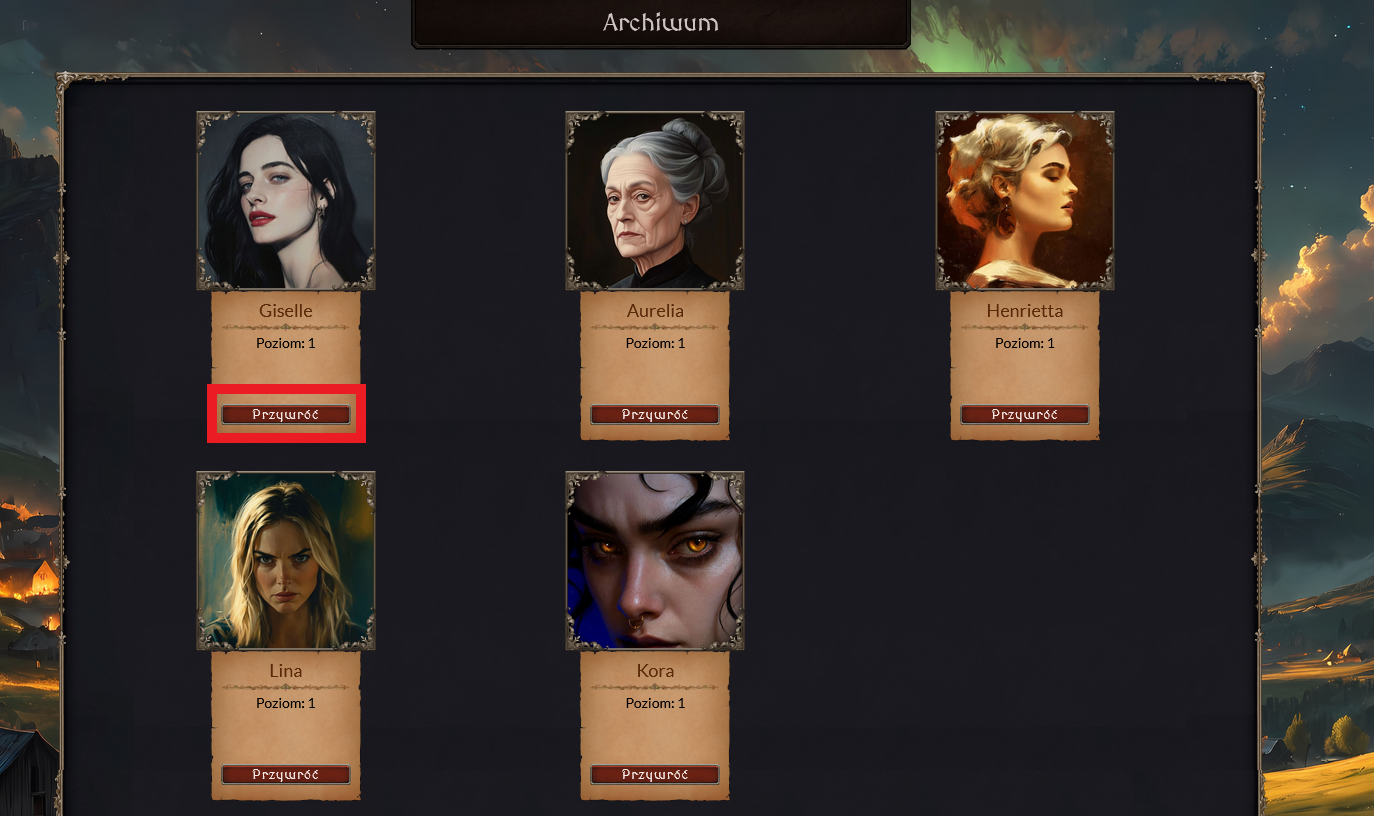Image resolution: width=1374 pixels, height=816 pixels.
Task: Select Lina's blonde portrait
Action: coord(286,561)
